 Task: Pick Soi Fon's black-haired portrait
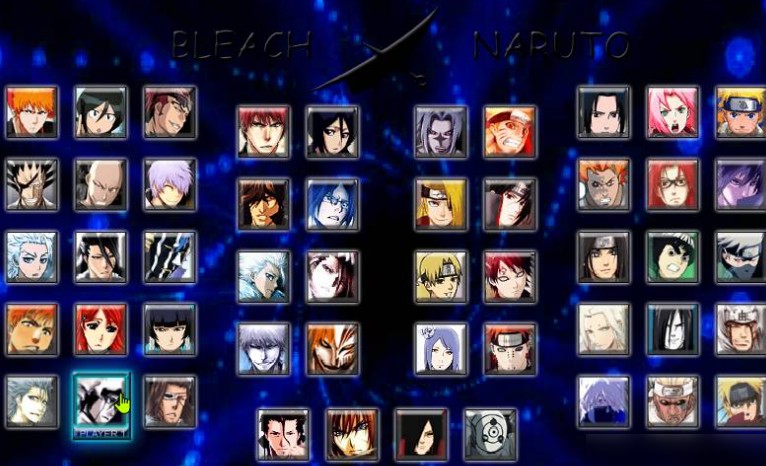click(169, 330)
